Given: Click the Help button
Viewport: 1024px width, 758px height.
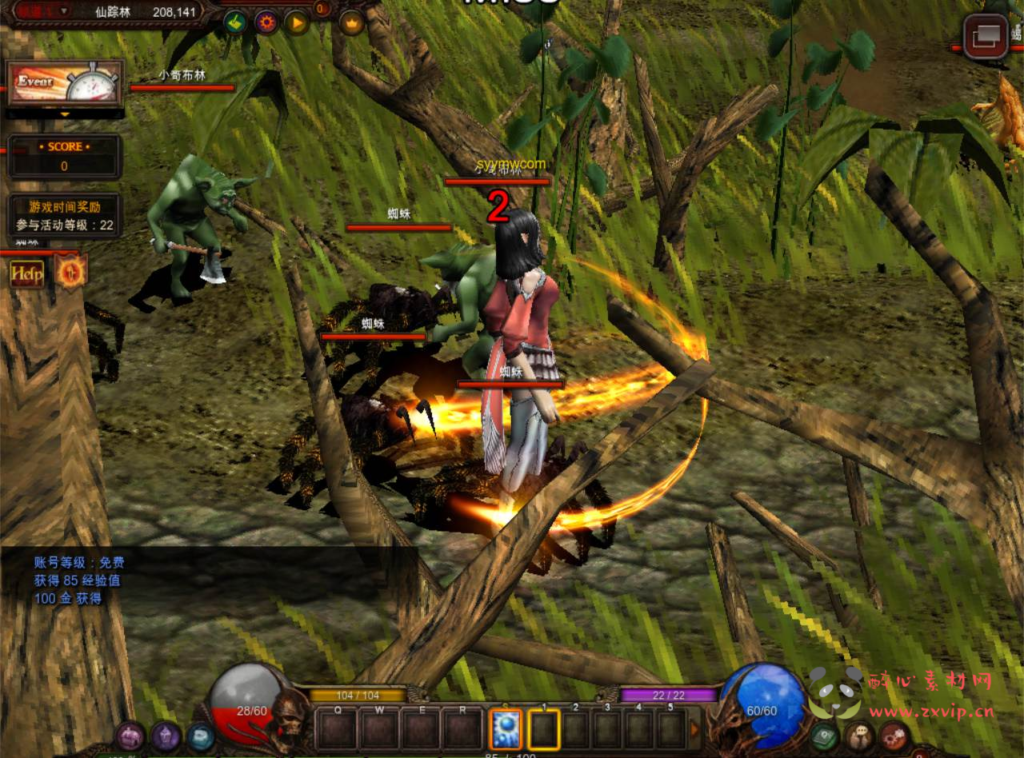Looking at the screenshot, I should (27, 273).
